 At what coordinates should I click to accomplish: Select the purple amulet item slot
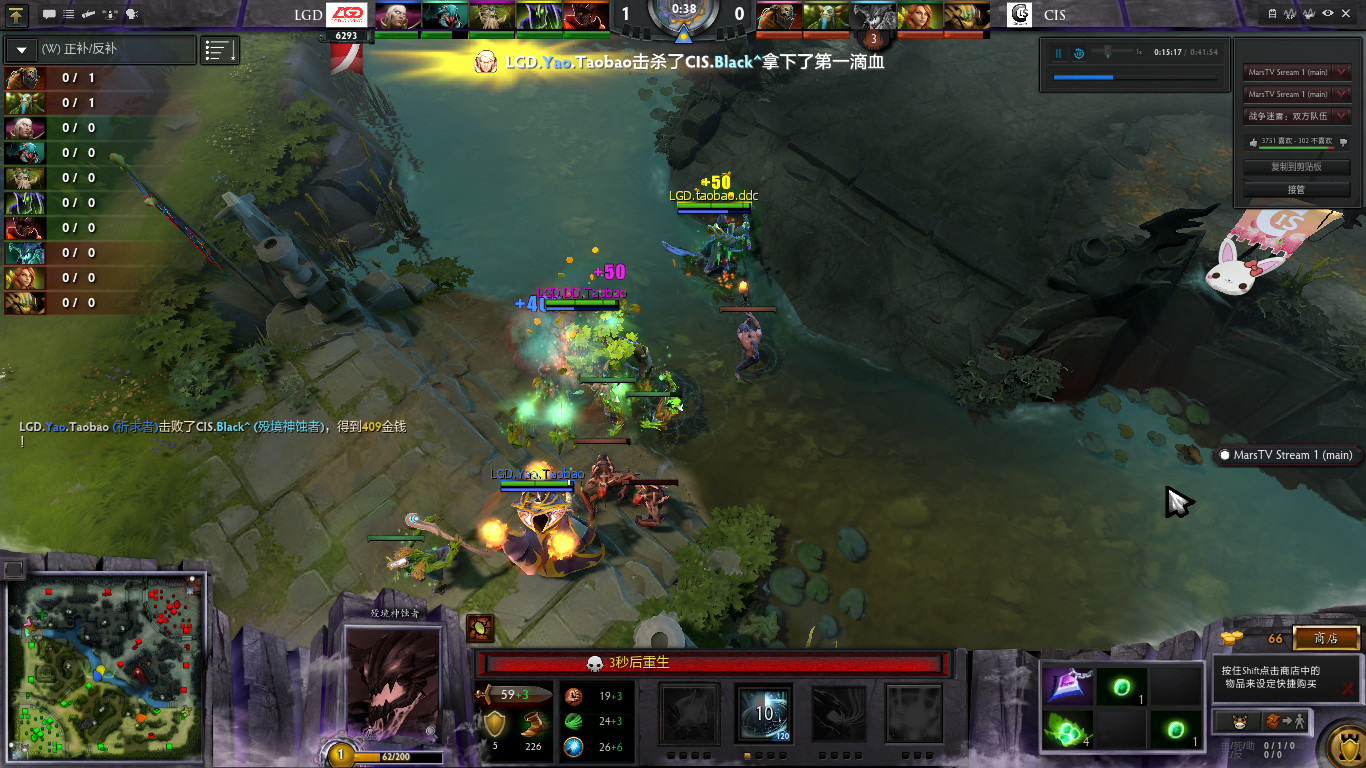(x=1068, y=686)
